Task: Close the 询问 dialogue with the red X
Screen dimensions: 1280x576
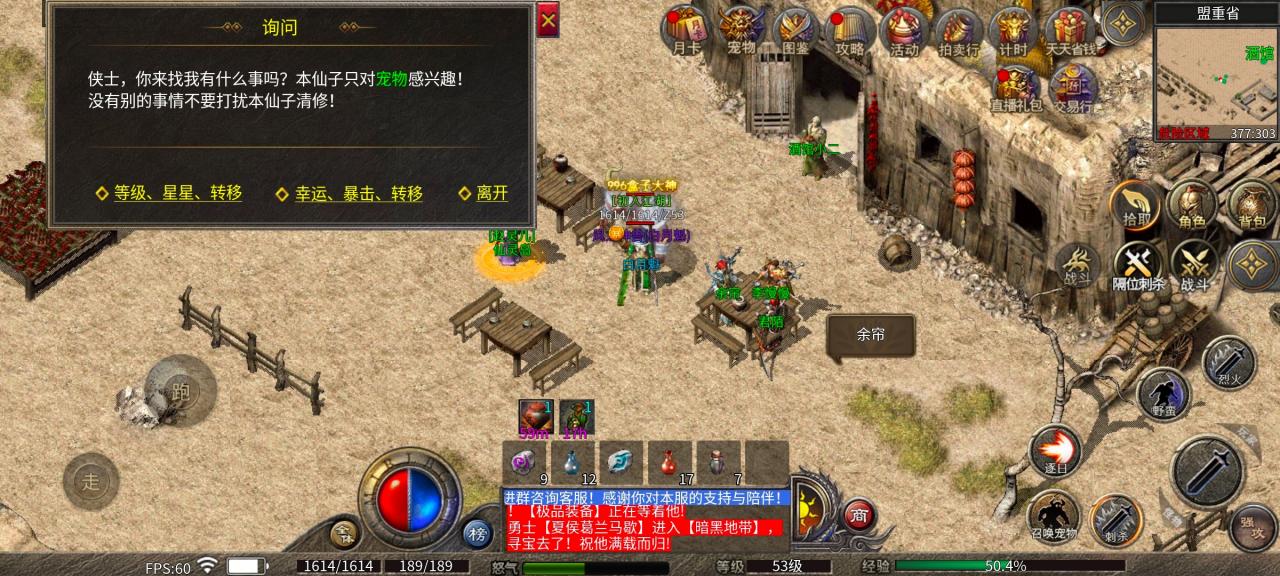Action: pyautogui.click(x=548, y=20)
